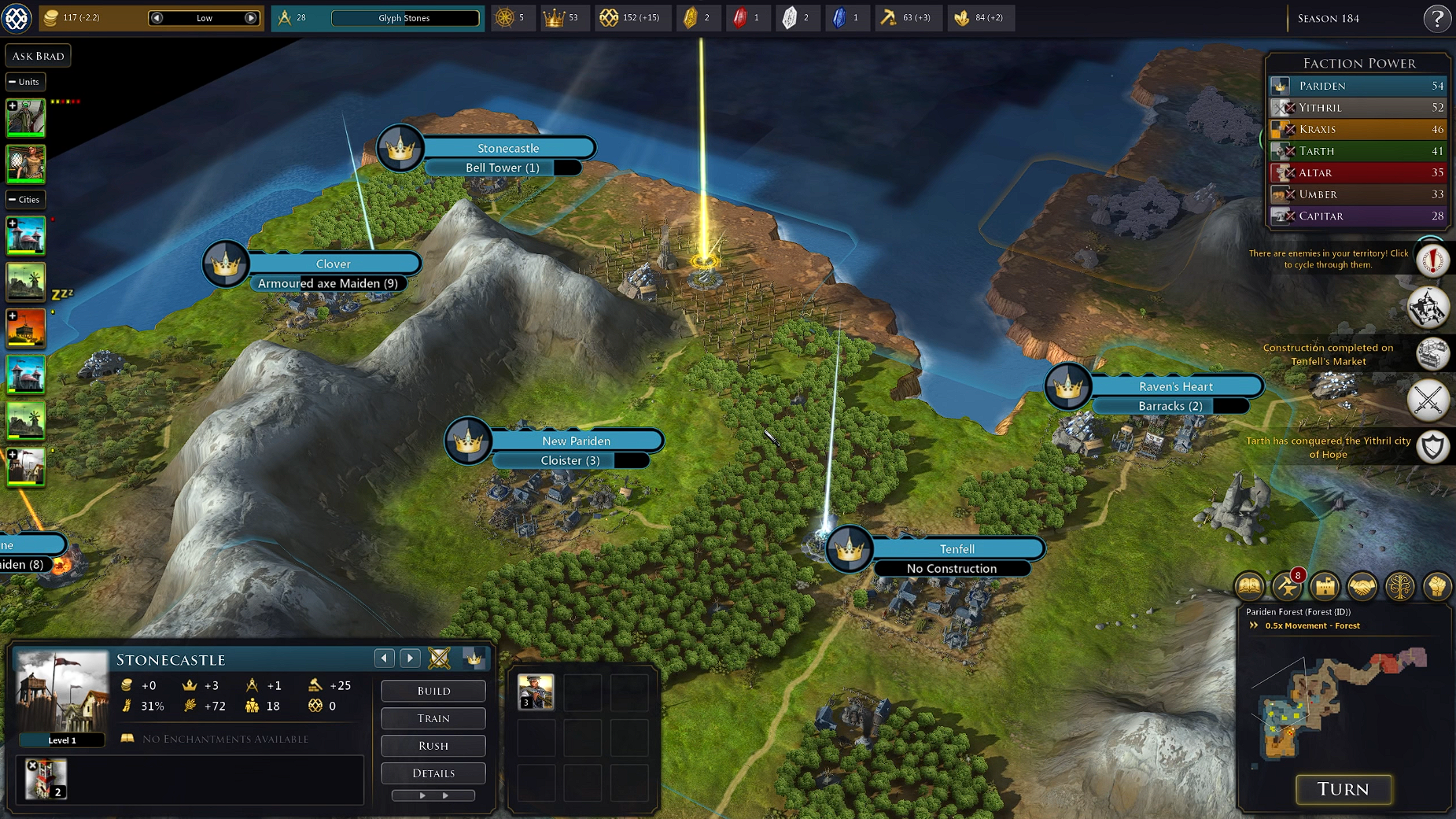Select the Kraxis row in Faction Power
This screenshot has height=819, width=1456.
1358,129
